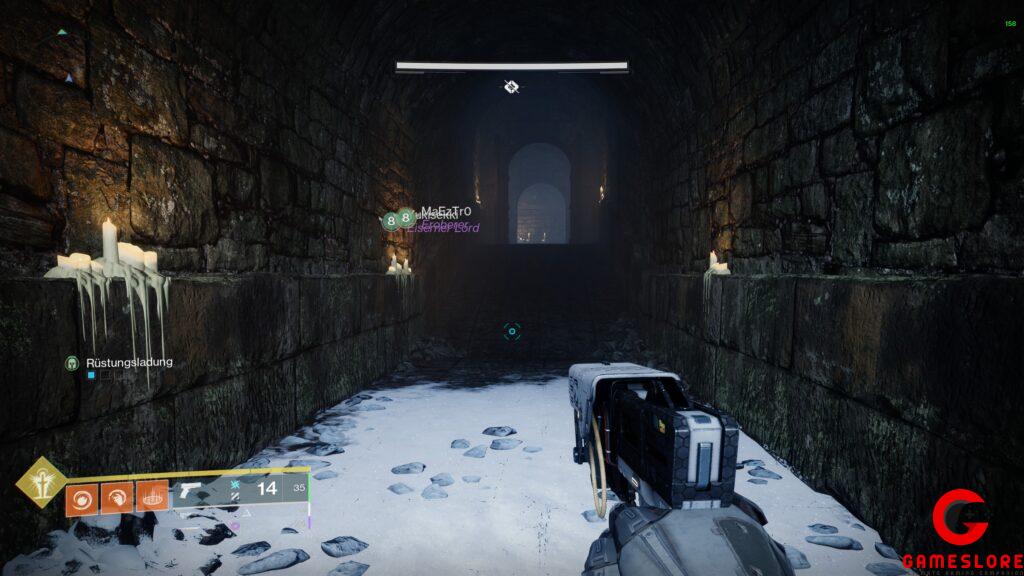Select the orange swirl grenade ability icon
The width and height of the screenshot is (1024, 576).
point(82,497)
